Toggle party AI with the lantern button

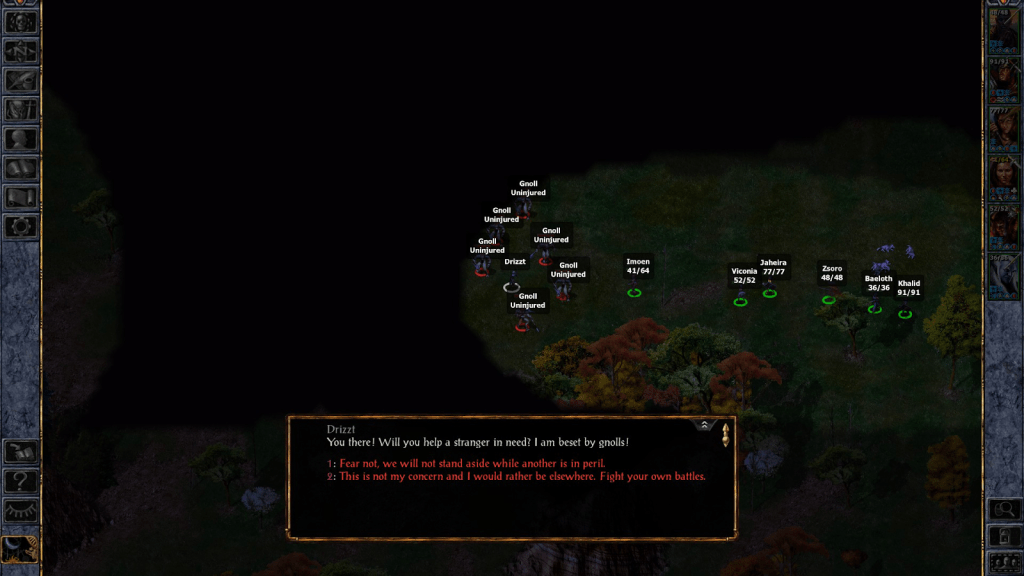click(21, 549)
